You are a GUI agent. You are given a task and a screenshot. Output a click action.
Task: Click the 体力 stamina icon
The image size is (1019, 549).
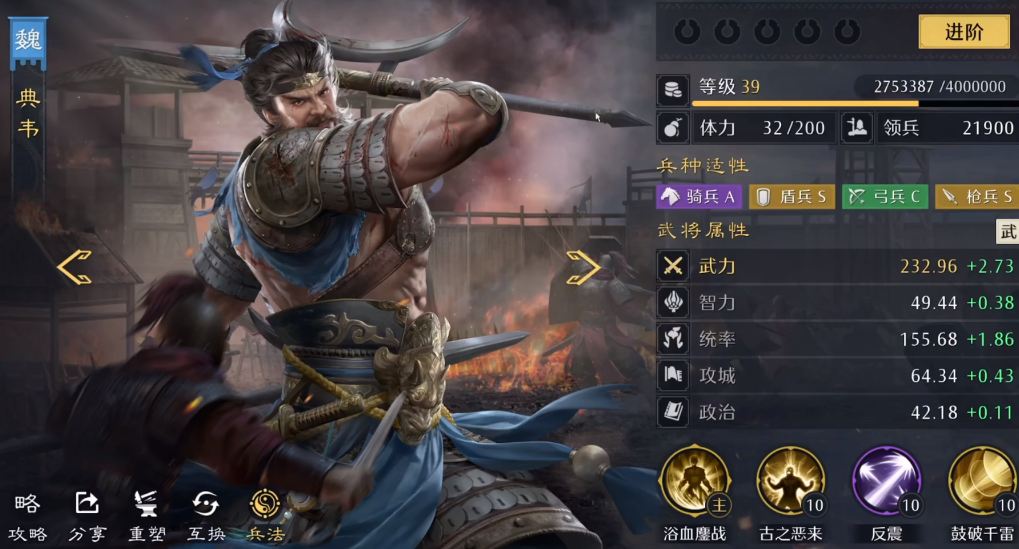[x=672, y=128]
